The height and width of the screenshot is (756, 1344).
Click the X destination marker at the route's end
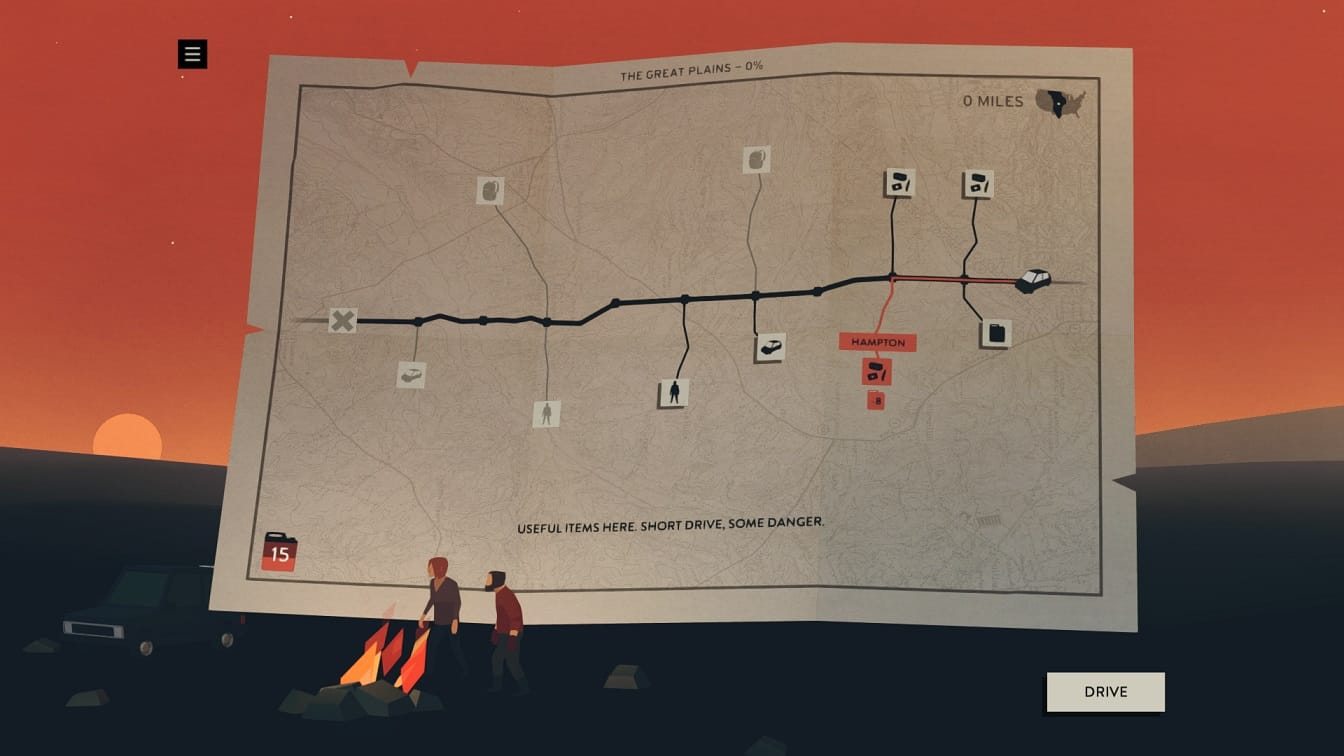(x=343, y=322)
